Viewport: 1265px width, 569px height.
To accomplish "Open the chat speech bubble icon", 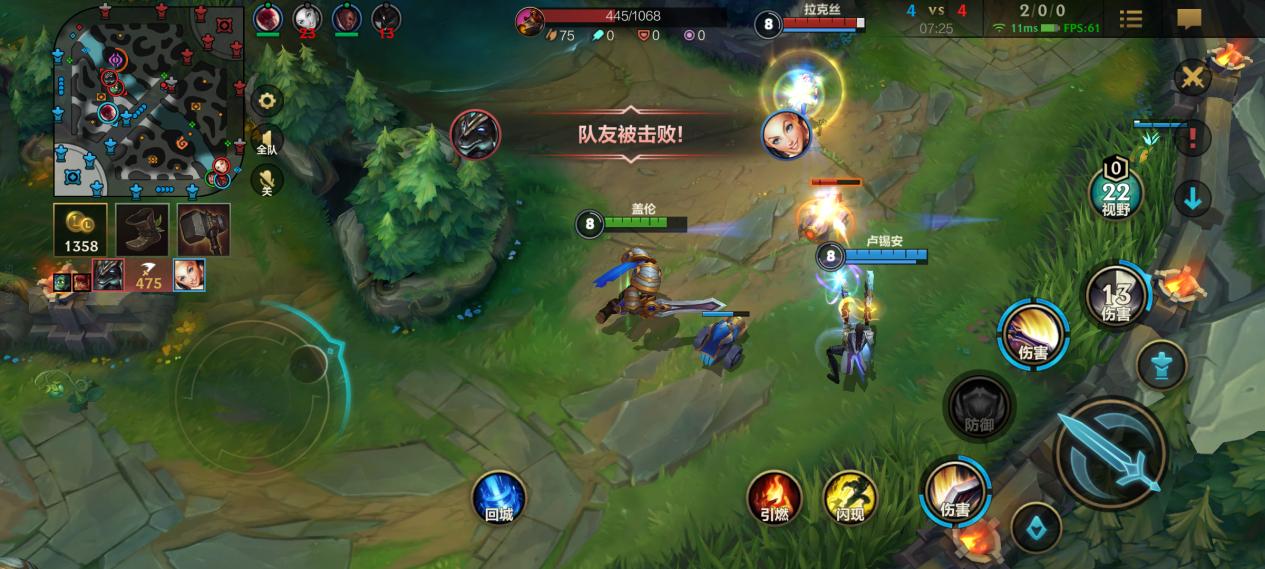I will pos(1189,19).
